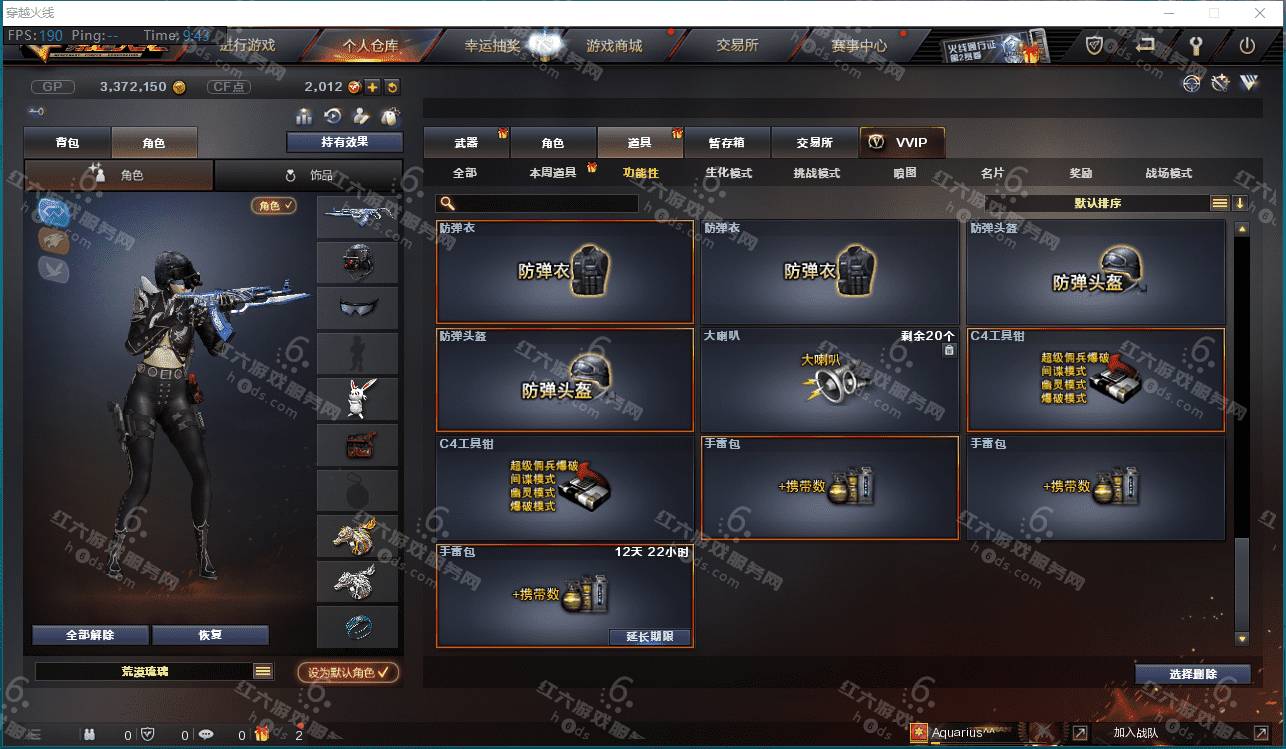Viewport: 1286px width, 749px height.
Task: Open the 赛事中心 menu
Action: (x=858, y=46)
